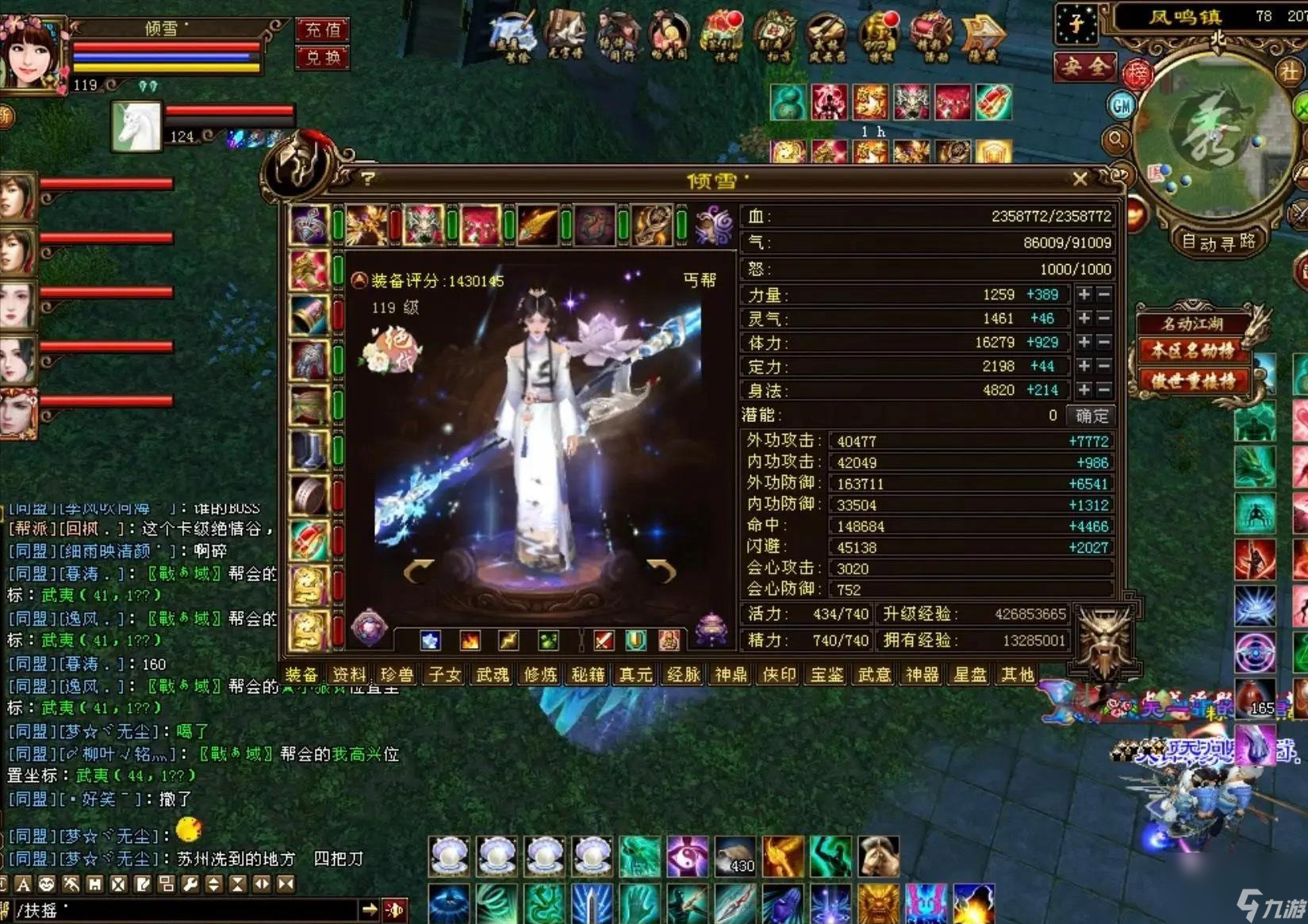Show the 经脉 tab
The image size is (1308, 924).
(683, 675)
